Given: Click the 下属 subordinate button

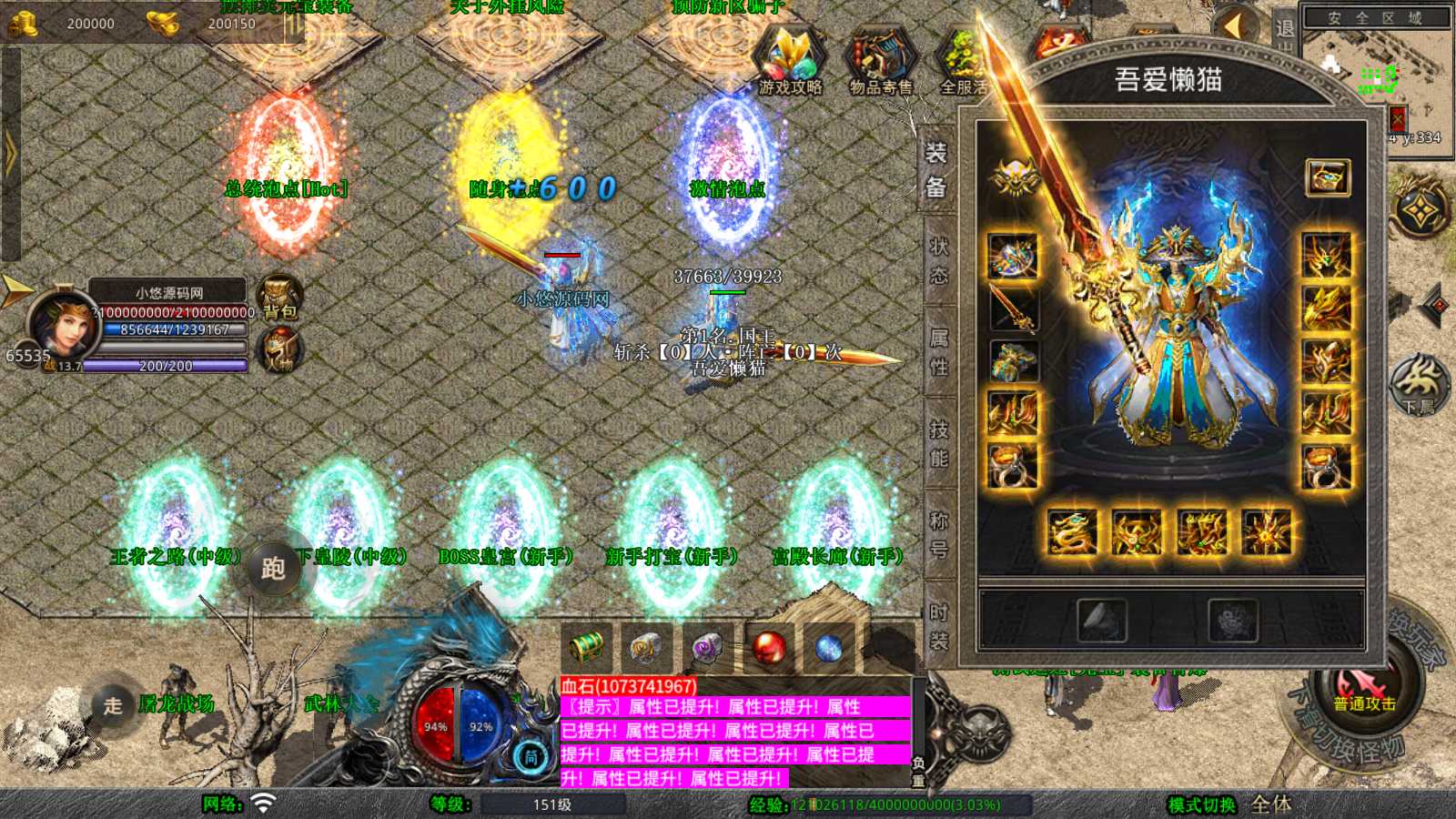Looking at the screenshot, I should pyautogui.click(x=1420, y=384).
